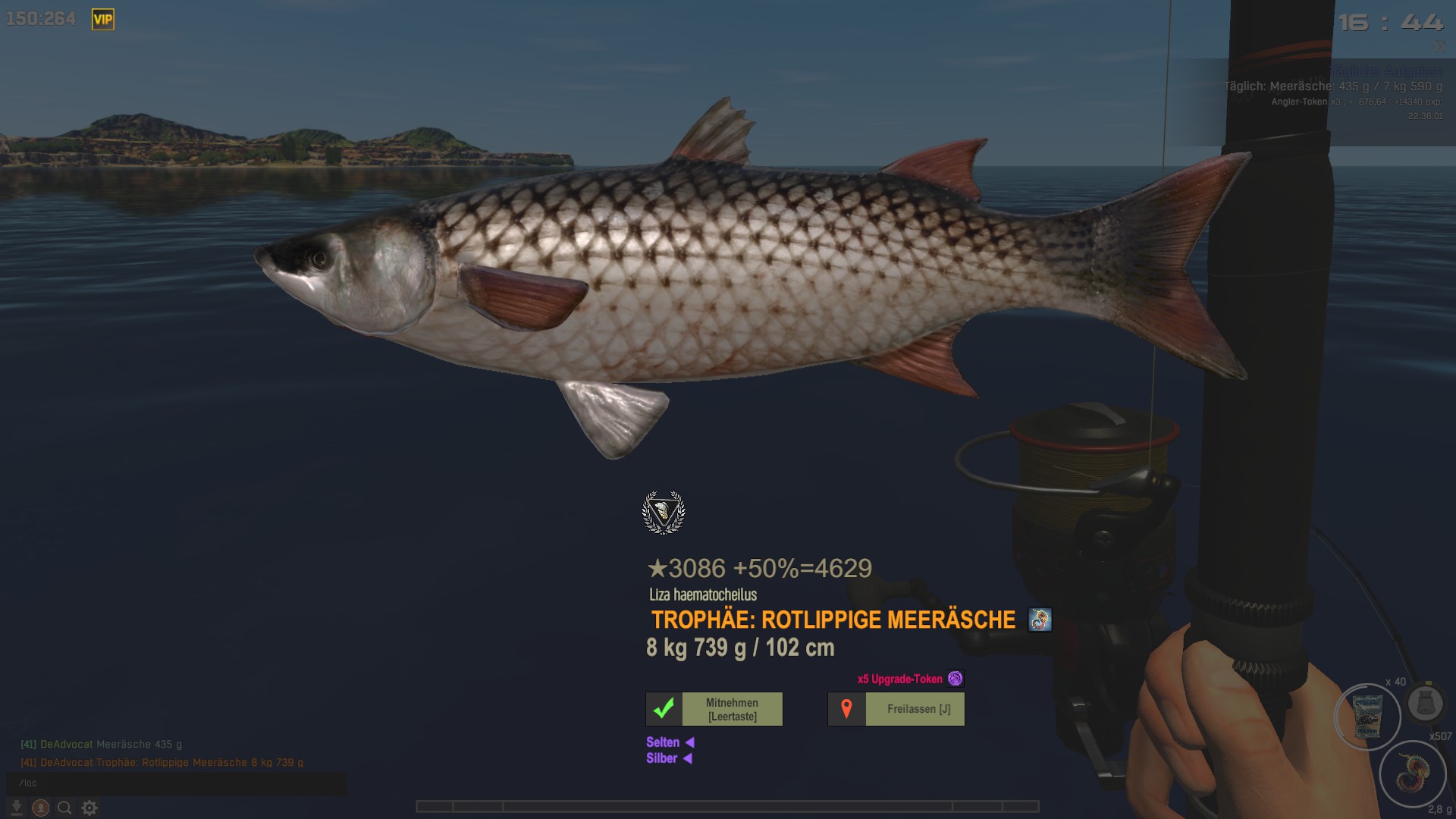The image size is (1456, 819).
Task: Click the download arrow icon below chat
Action: (16, 808)
